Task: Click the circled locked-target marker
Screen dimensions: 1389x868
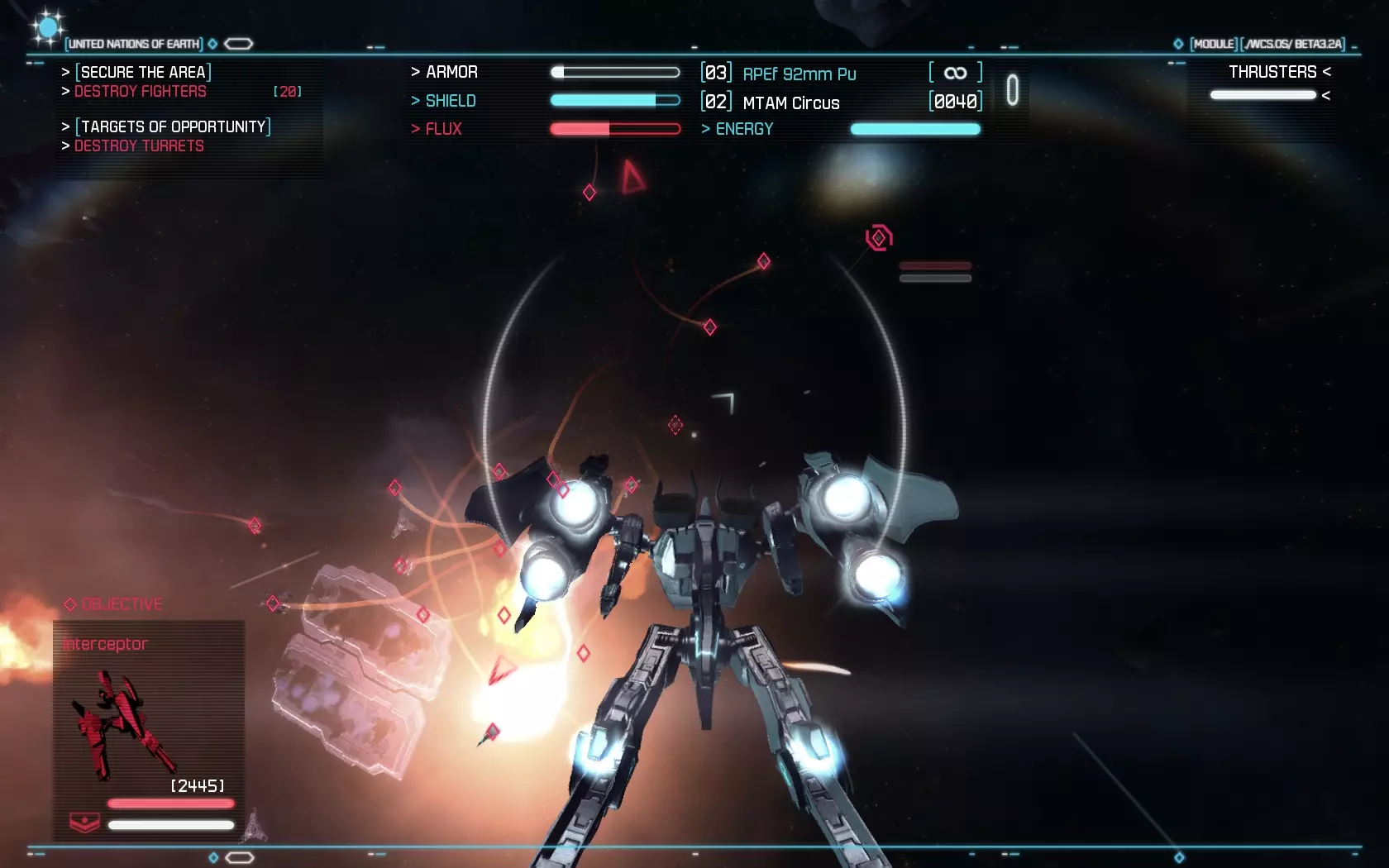Action: 878,238
